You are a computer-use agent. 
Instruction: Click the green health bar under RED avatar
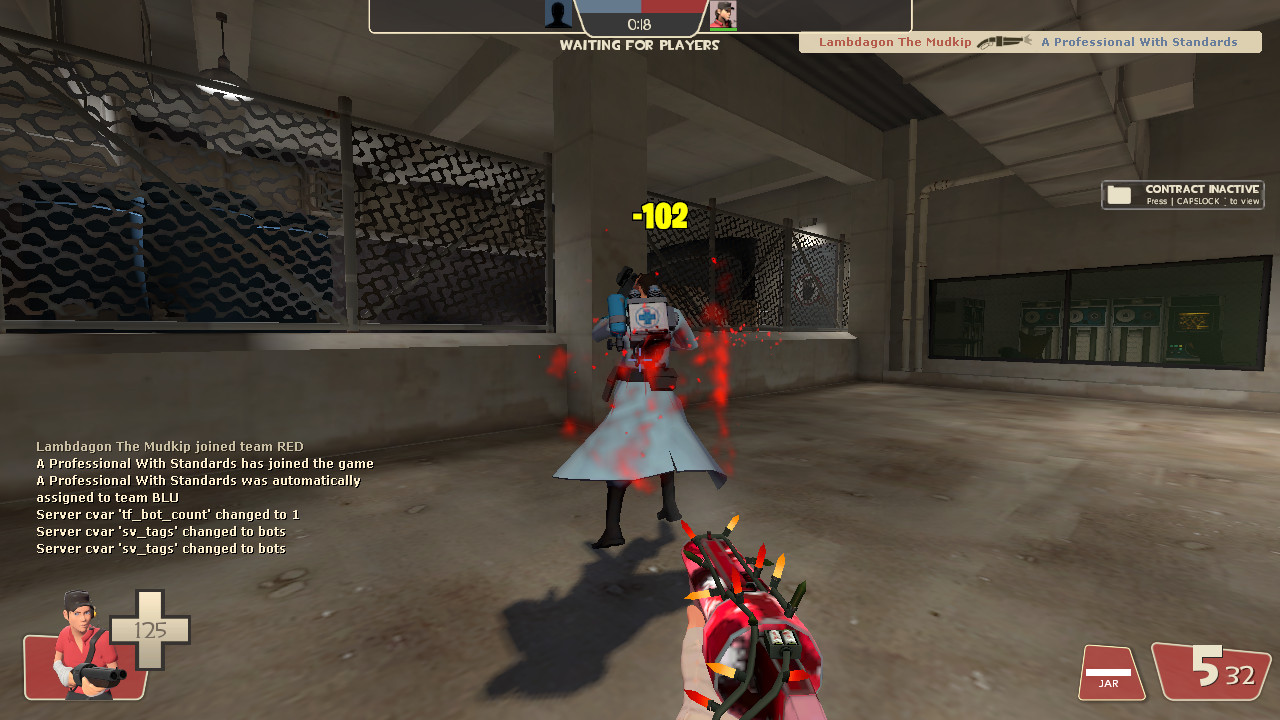[722, 31]
